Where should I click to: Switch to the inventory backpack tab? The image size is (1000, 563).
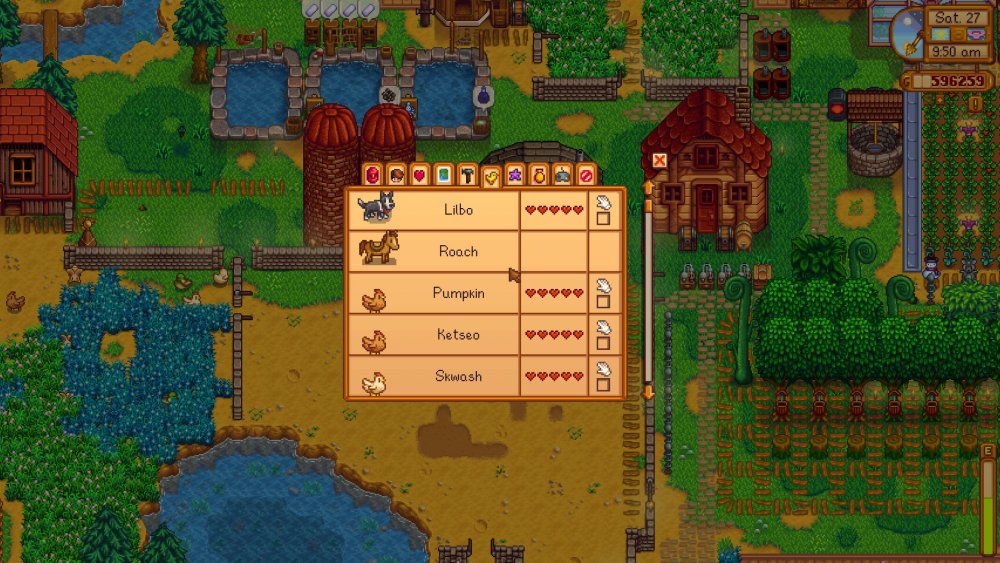[372, 175]
